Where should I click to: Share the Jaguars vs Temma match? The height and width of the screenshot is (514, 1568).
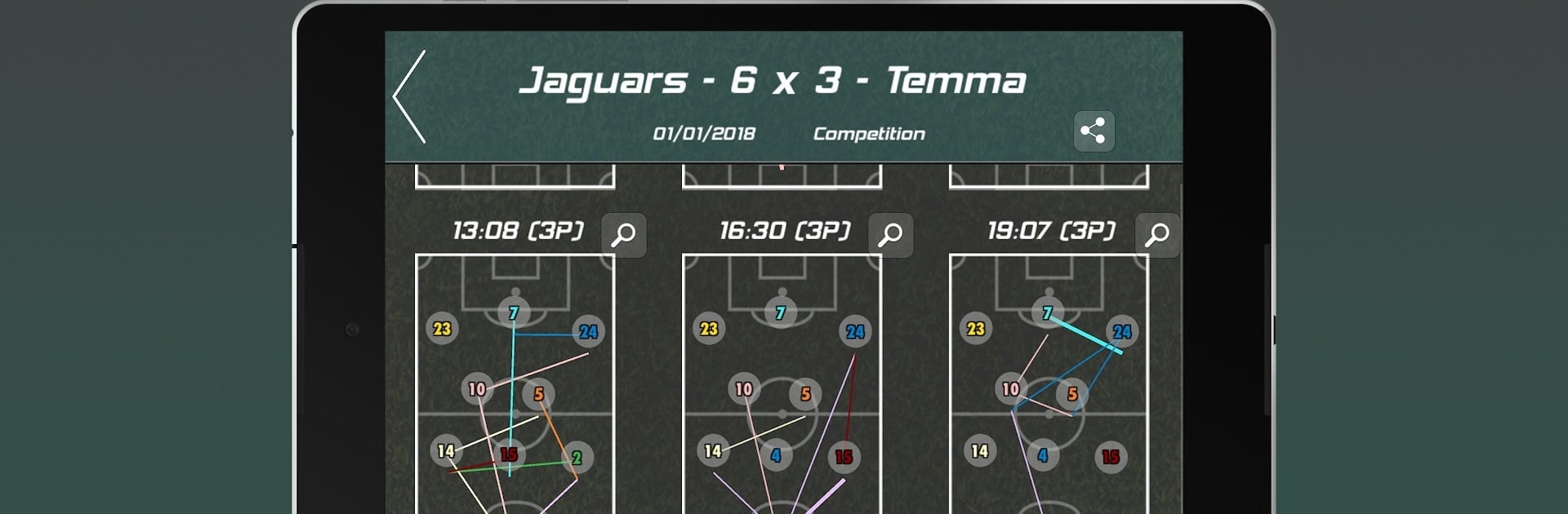point(1094,131)
